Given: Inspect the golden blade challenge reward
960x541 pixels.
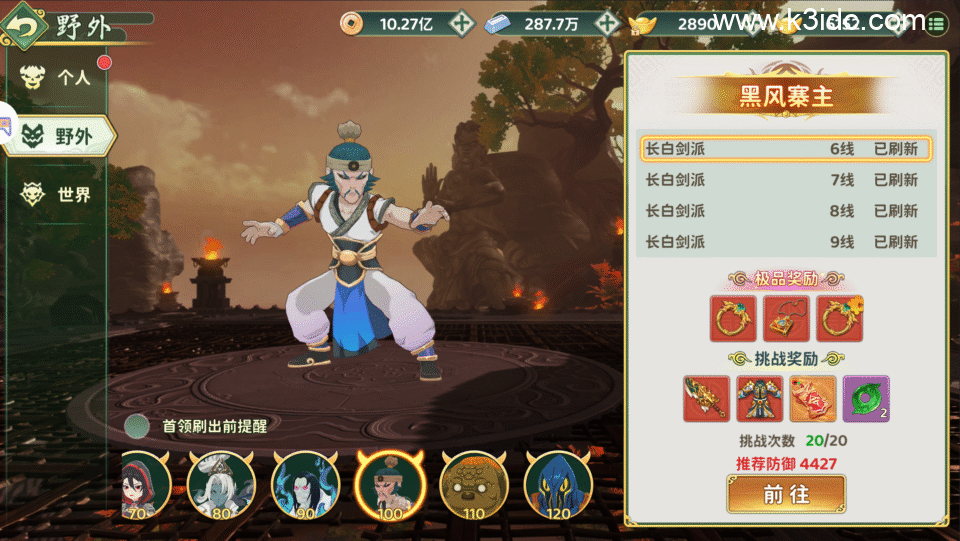Looking at the screenshot, I should [707, 398].
